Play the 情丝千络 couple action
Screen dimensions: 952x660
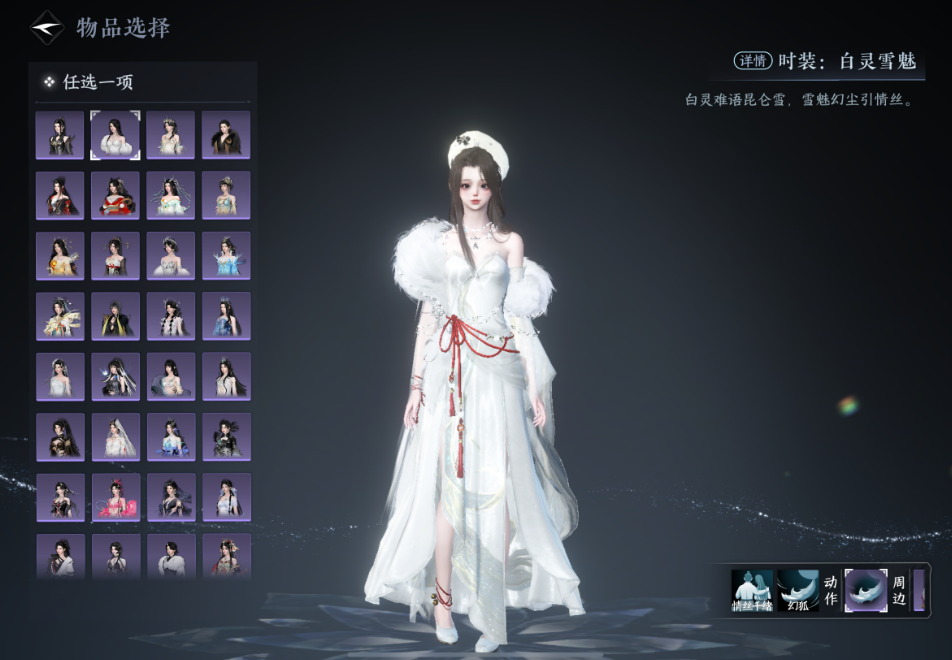pos(752,591)
